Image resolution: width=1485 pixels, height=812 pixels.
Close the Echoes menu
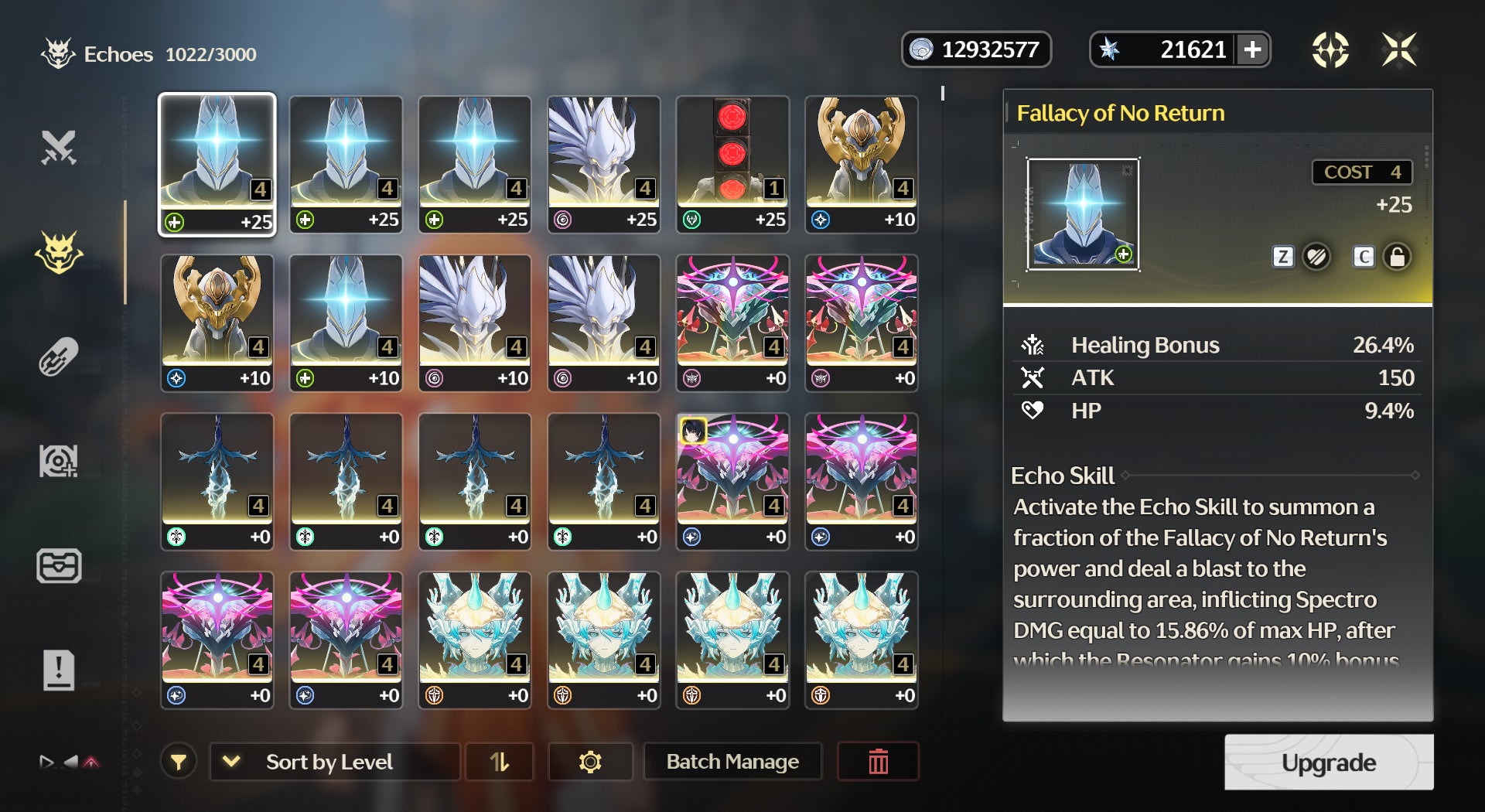coord(1398,50)
